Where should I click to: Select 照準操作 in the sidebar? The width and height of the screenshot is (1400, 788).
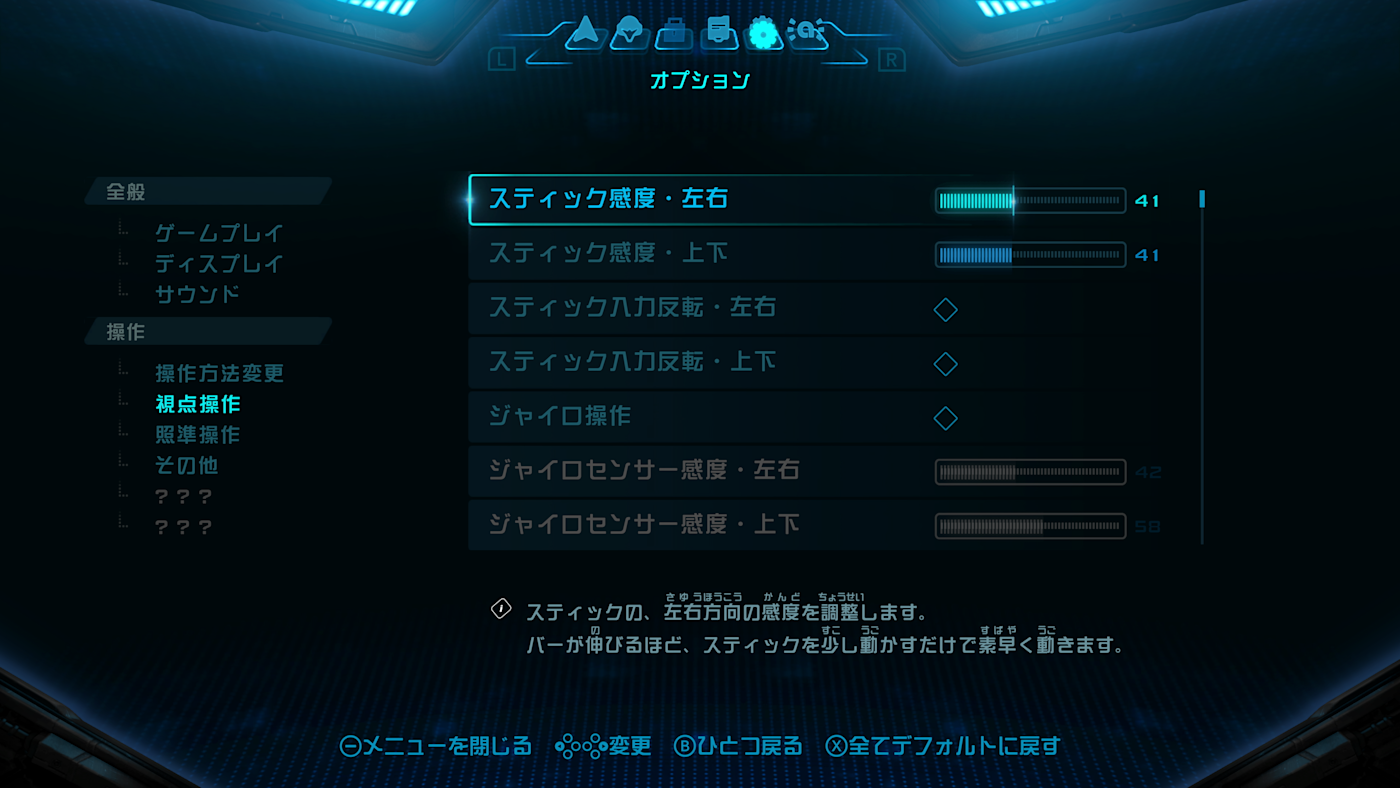pyautogui.click(x=198, y=434)
